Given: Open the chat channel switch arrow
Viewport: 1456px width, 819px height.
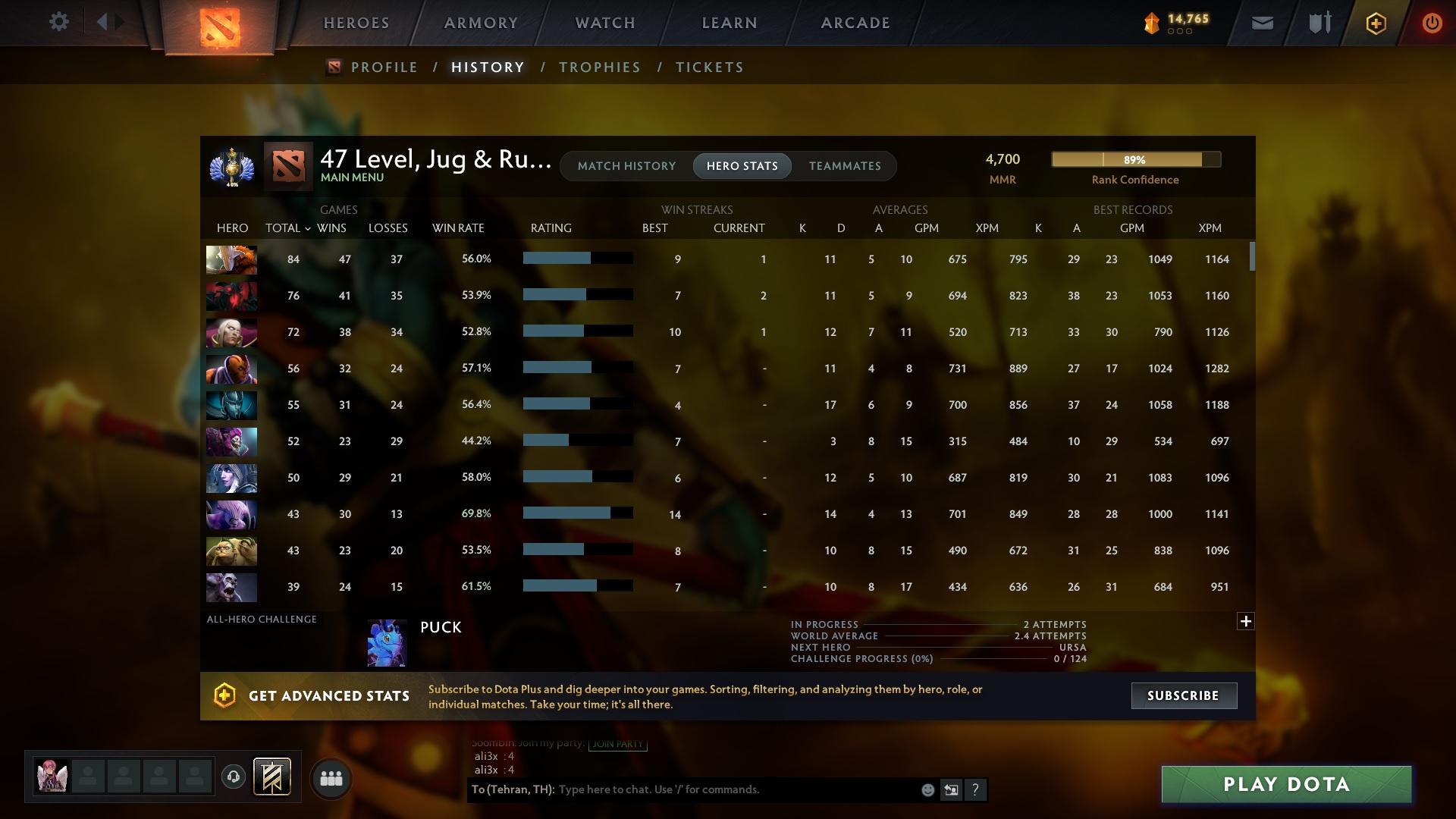Looking at the screenshot, I should point(951,789).
